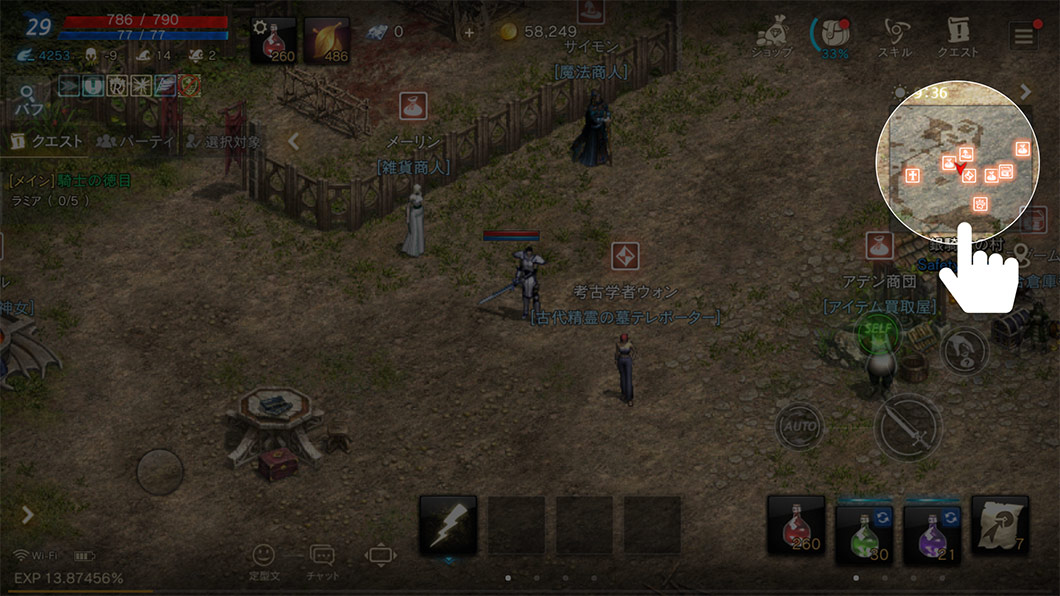Open the チャット chat window
This screenshot has width=1060, height=596.
(322, 561)
